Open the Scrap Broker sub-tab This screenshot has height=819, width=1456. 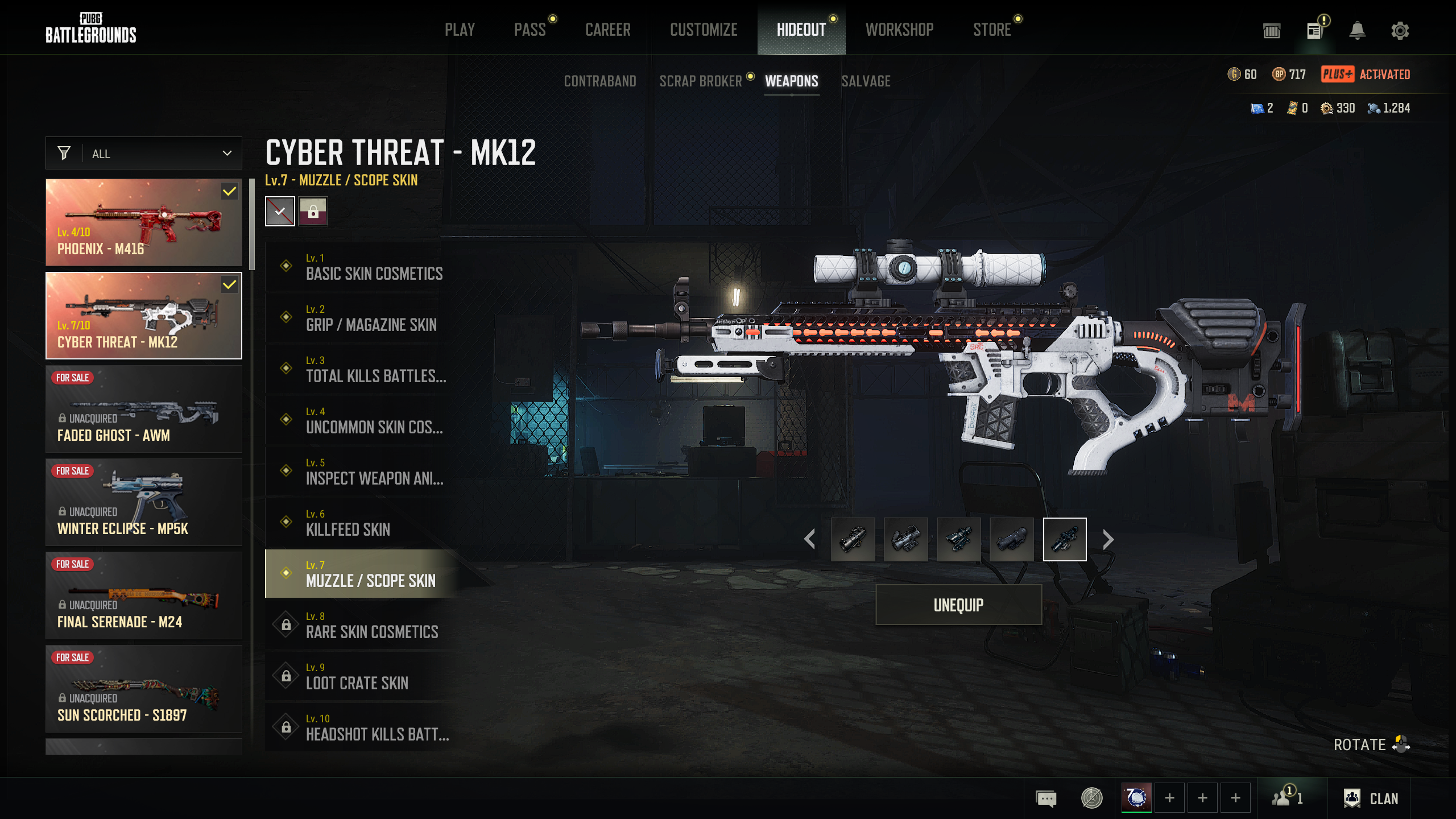[x=701, y=81]
